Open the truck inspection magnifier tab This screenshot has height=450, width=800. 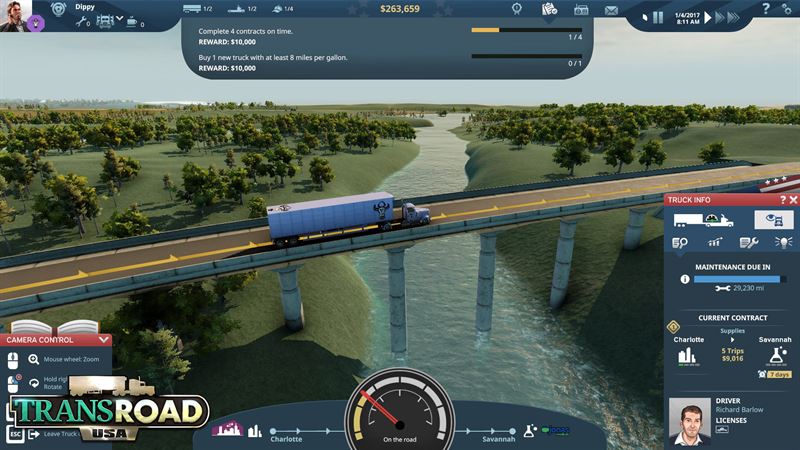(x=681, y=243)
